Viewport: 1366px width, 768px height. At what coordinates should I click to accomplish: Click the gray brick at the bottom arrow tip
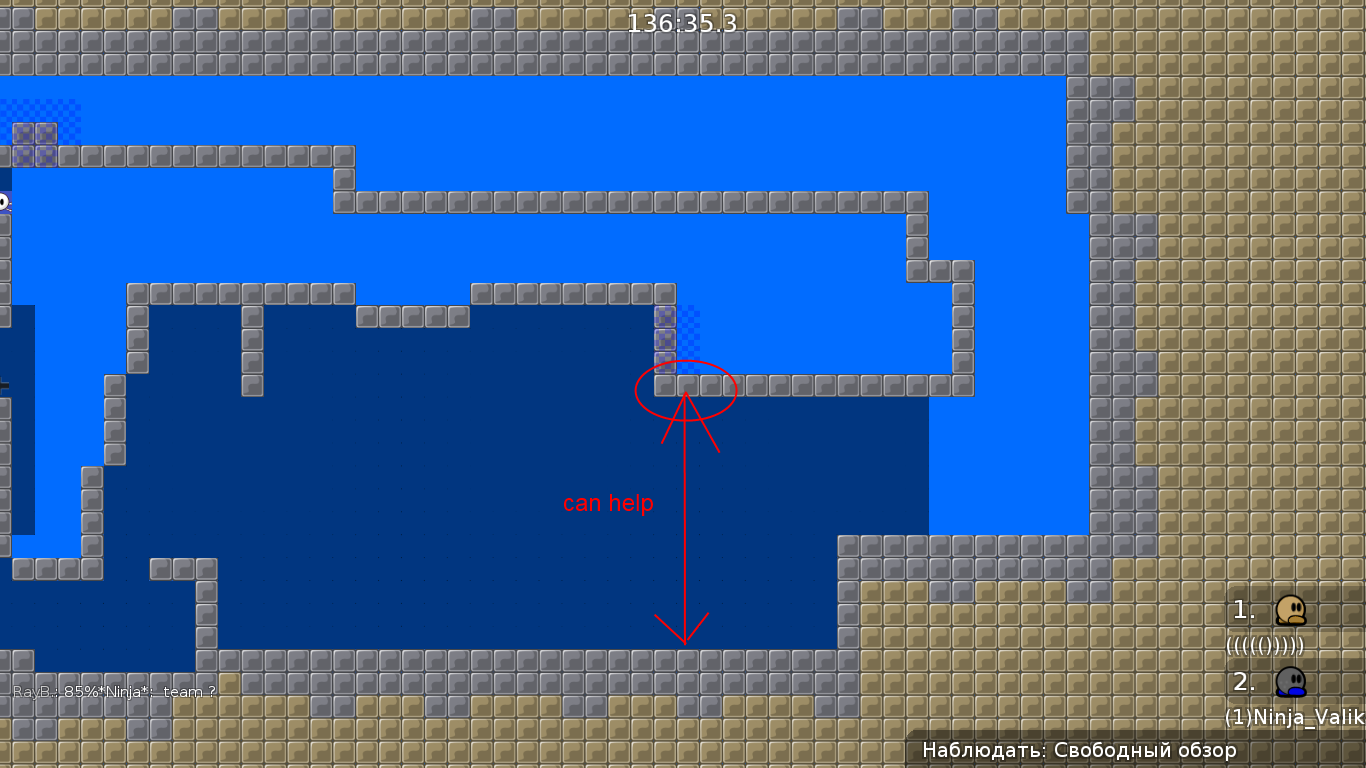pos(684,660)
